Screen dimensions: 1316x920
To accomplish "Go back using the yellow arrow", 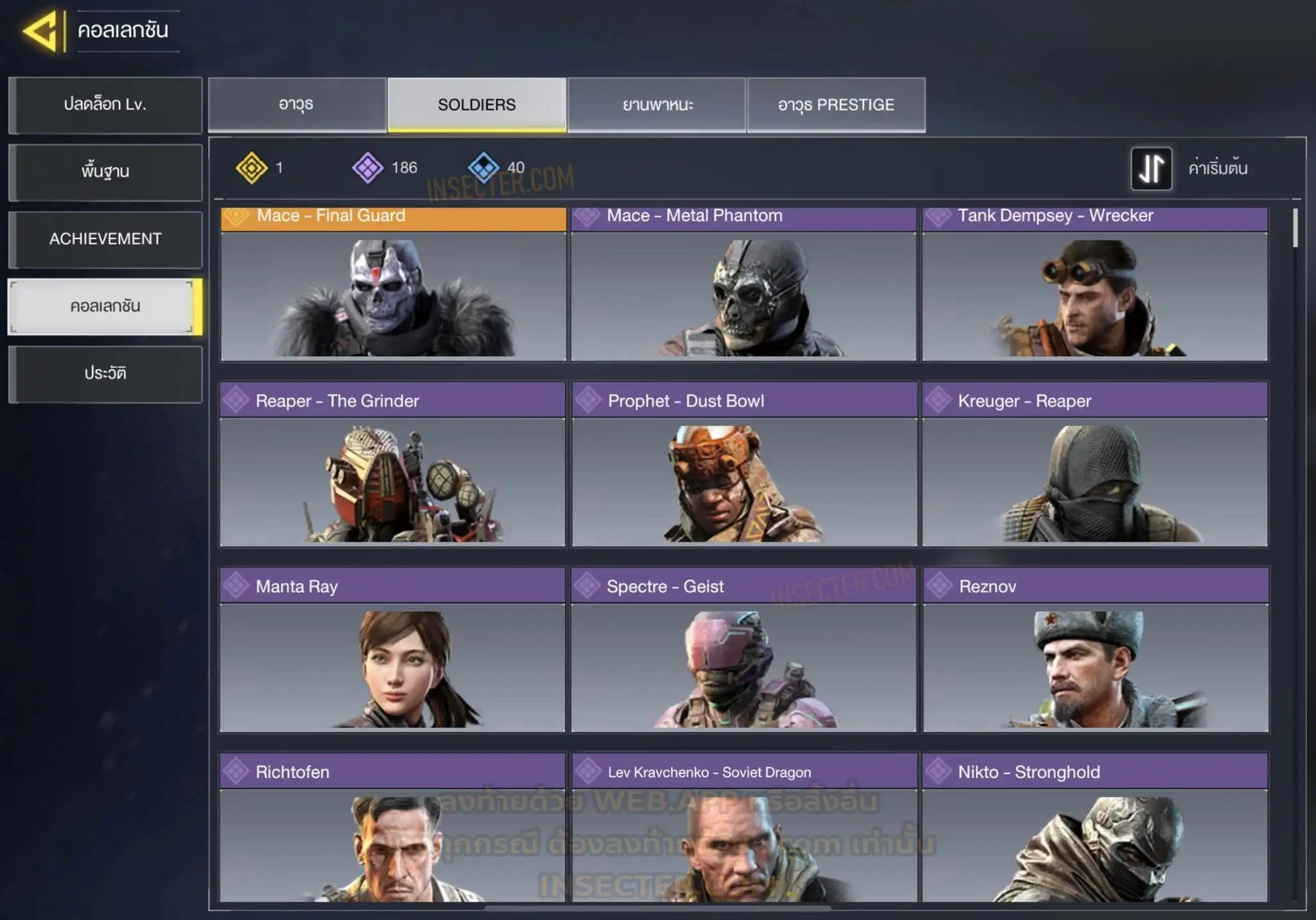I will point(41,30).
